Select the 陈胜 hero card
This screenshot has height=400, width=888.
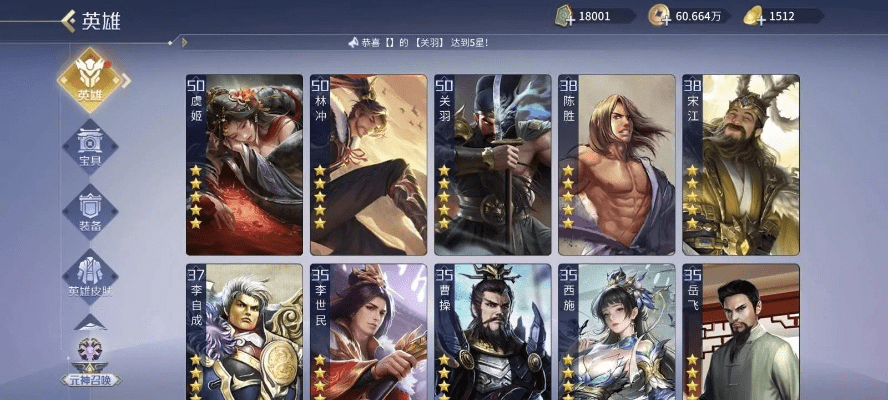pos(616,165)
